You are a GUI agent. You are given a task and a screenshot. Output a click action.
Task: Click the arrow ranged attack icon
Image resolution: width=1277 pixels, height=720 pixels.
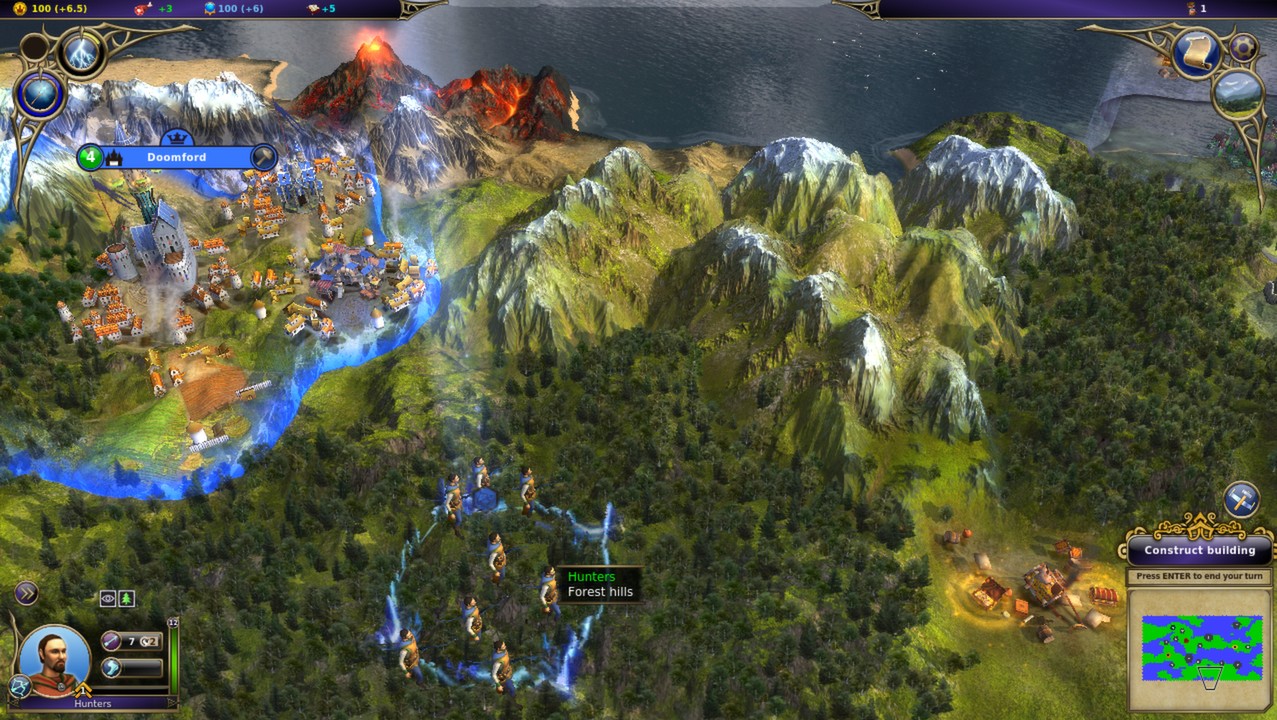(x=112, y=641)
